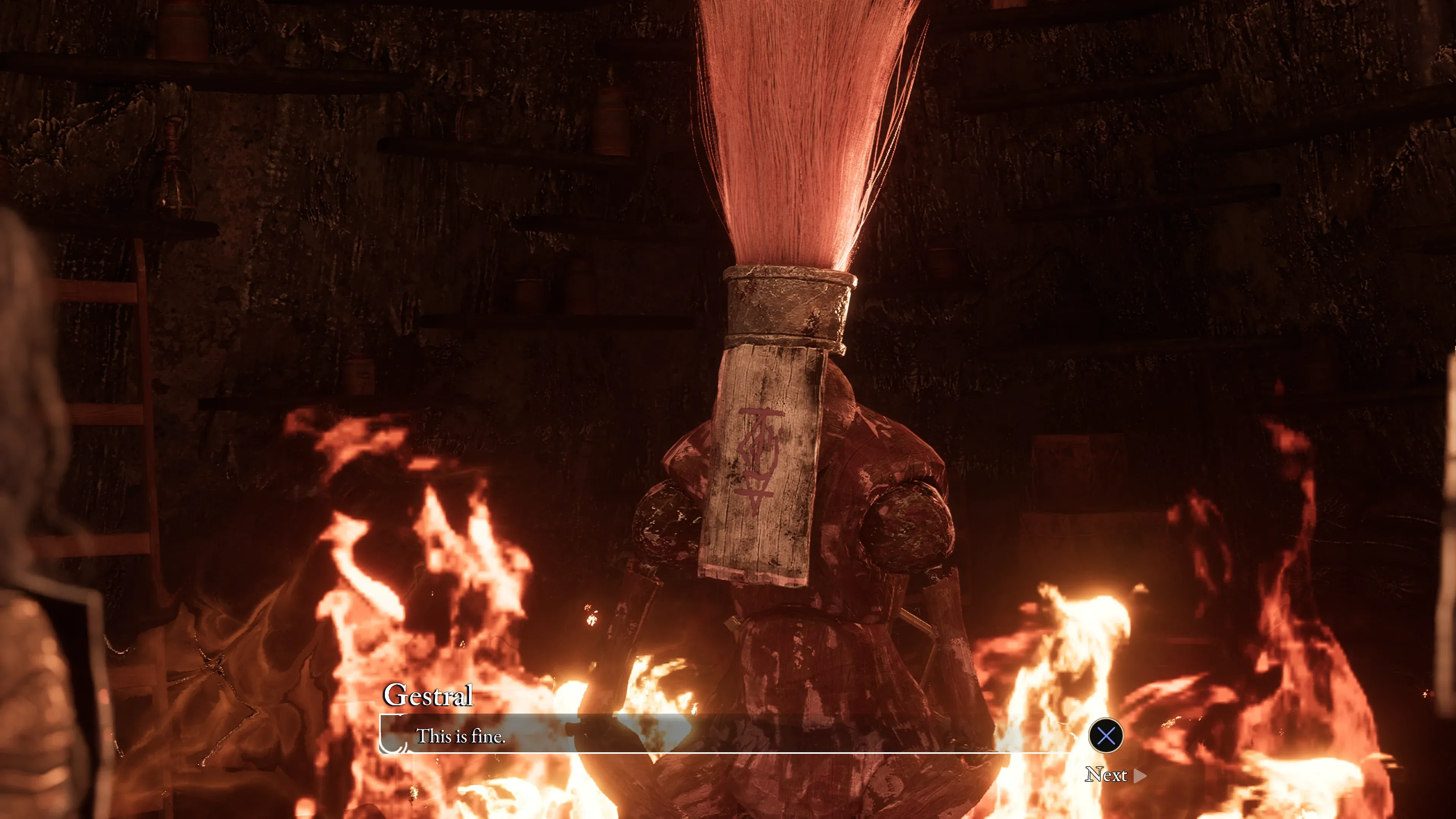Select the speaker name Gestral
Screen dimensions: 1456x819
pos(428,695)
